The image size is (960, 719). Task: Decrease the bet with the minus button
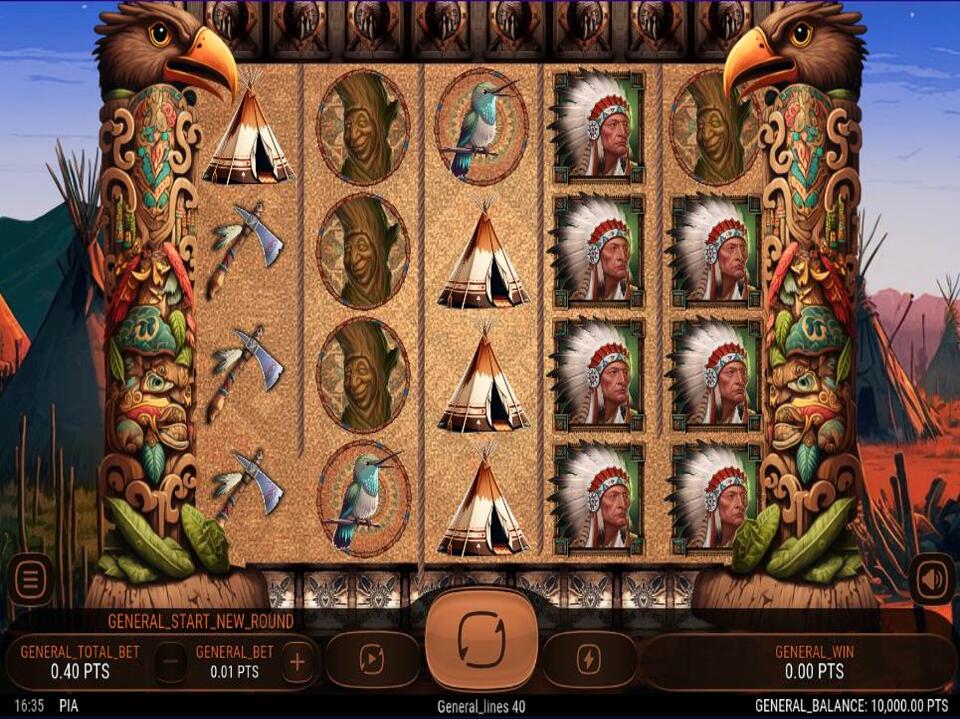pyautogui.click(x=171, y=660)
